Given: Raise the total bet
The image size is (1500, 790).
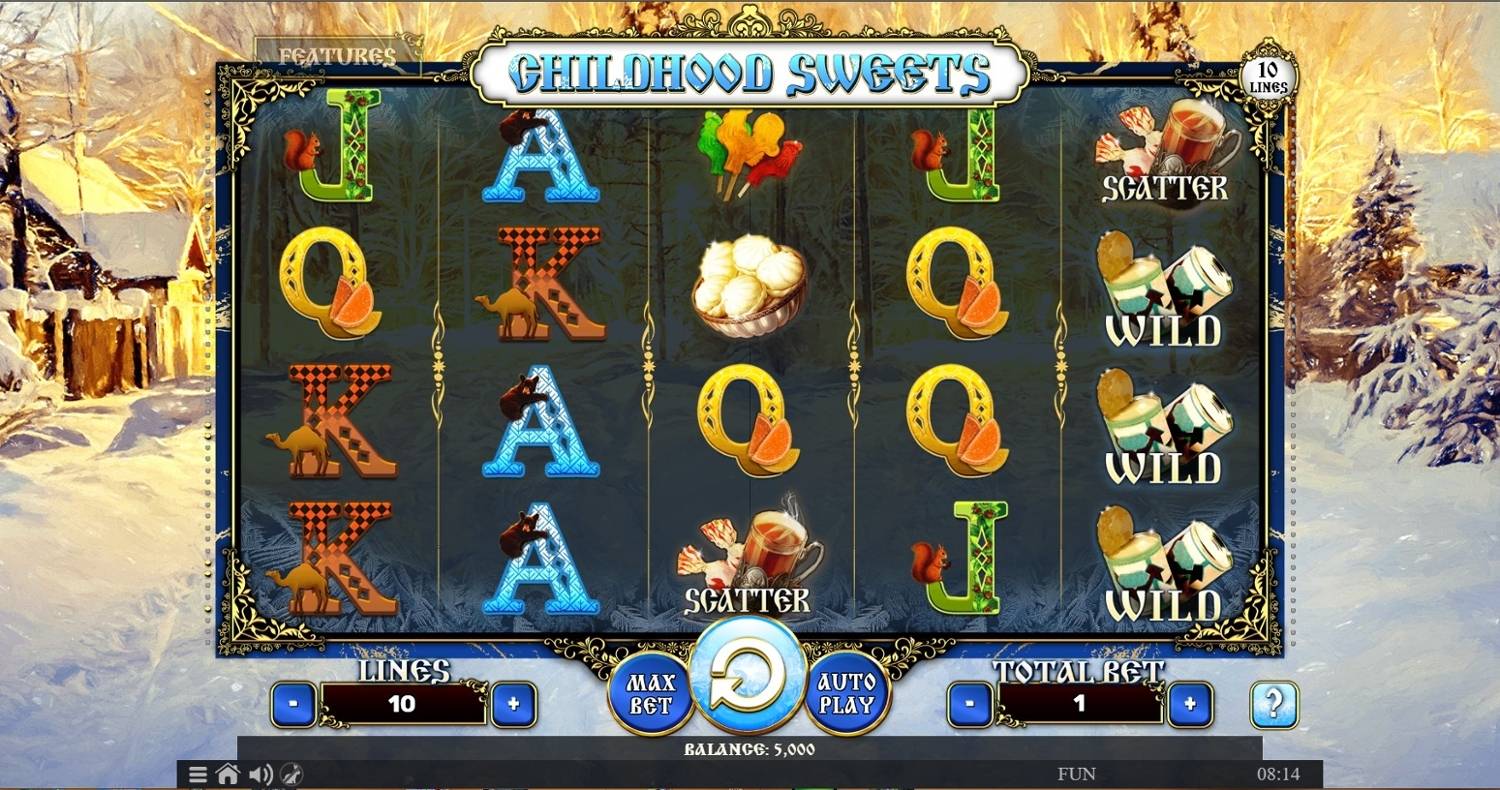Looking at the screenshot, I should 1189,704.
